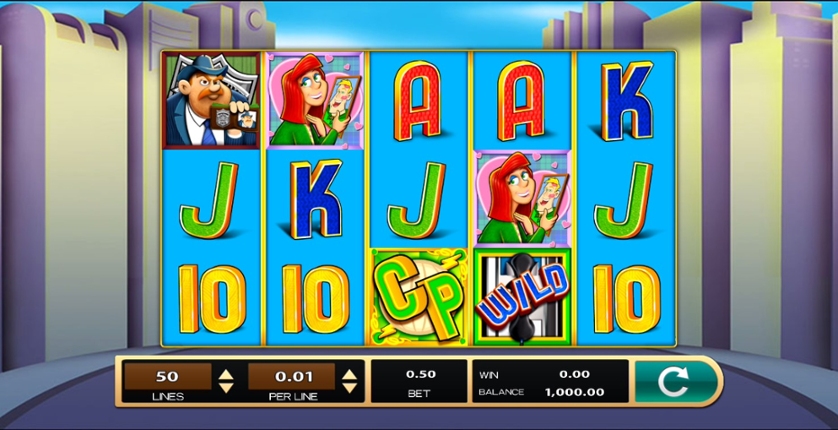Viewport: 838px width, 430px height.
Task: Raise the per line bet amount
Action: 349,374
